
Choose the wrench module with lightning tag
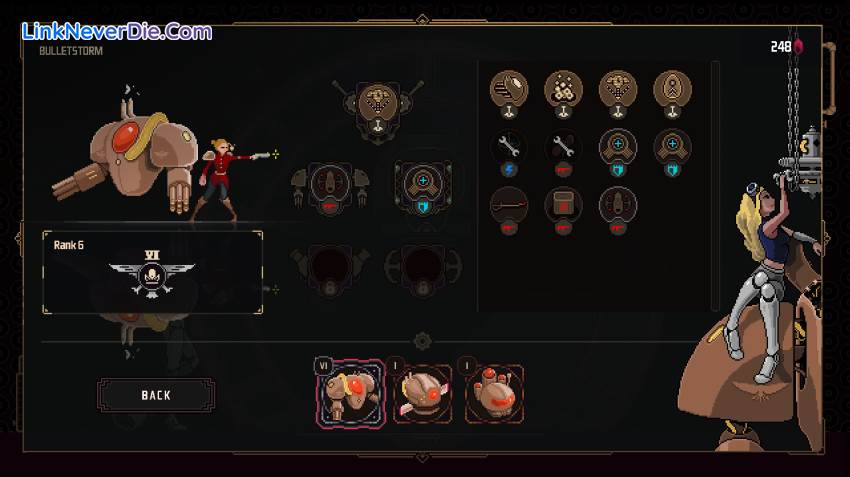508,148
